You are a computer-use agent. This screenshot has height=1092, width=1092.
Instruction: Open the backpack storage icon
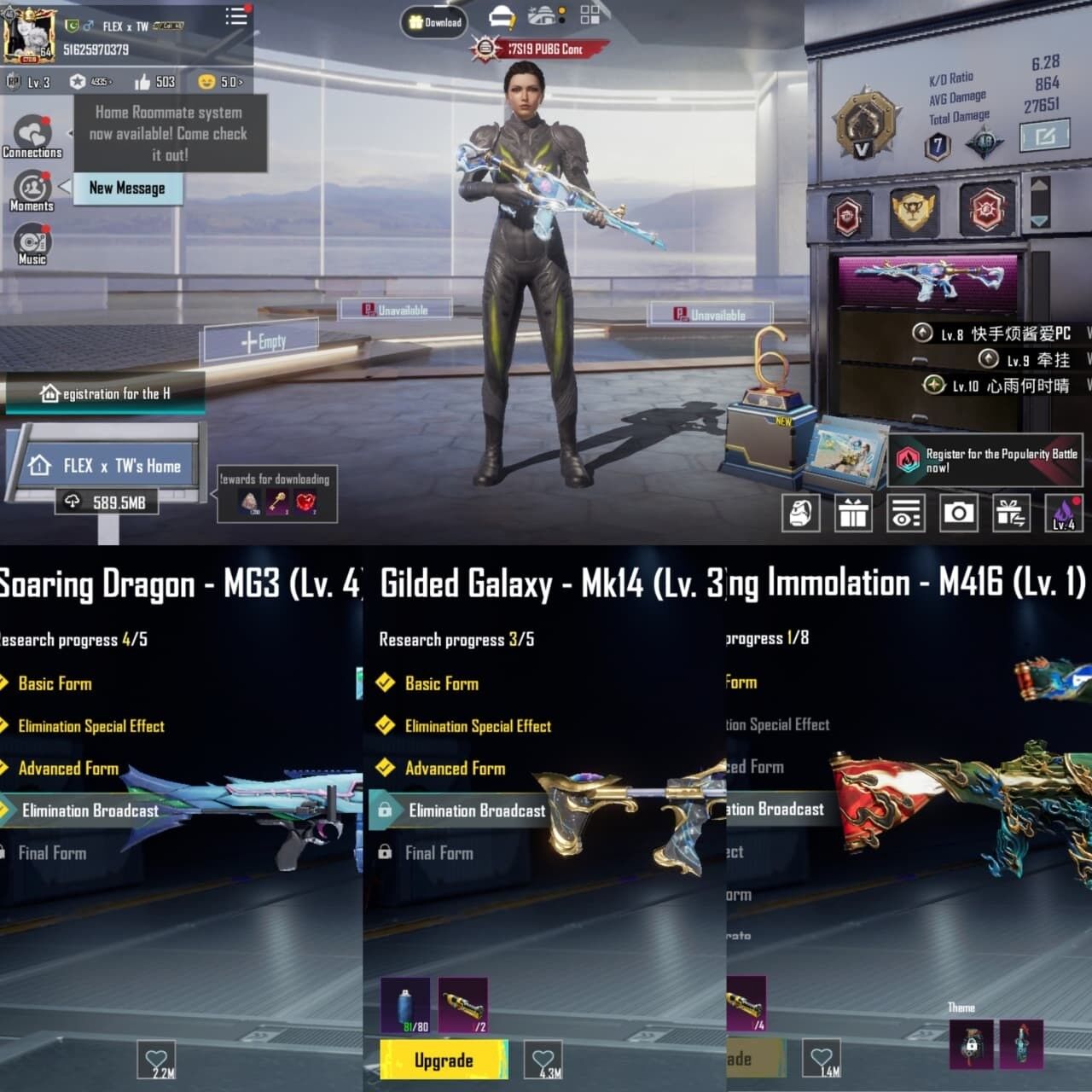coord(800,514)
